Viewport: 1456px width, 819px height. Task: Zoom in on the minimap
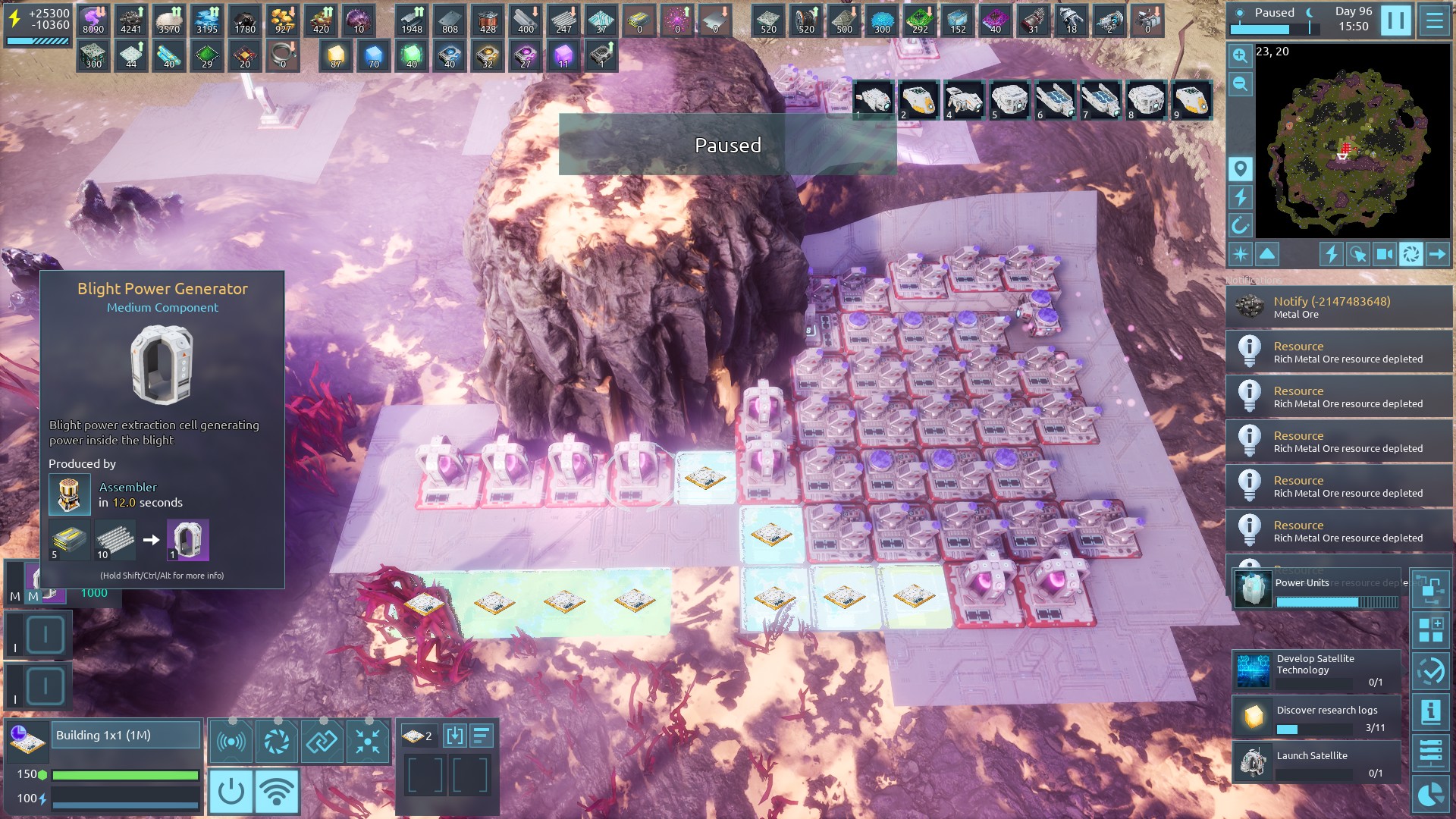coord(1240,55)
